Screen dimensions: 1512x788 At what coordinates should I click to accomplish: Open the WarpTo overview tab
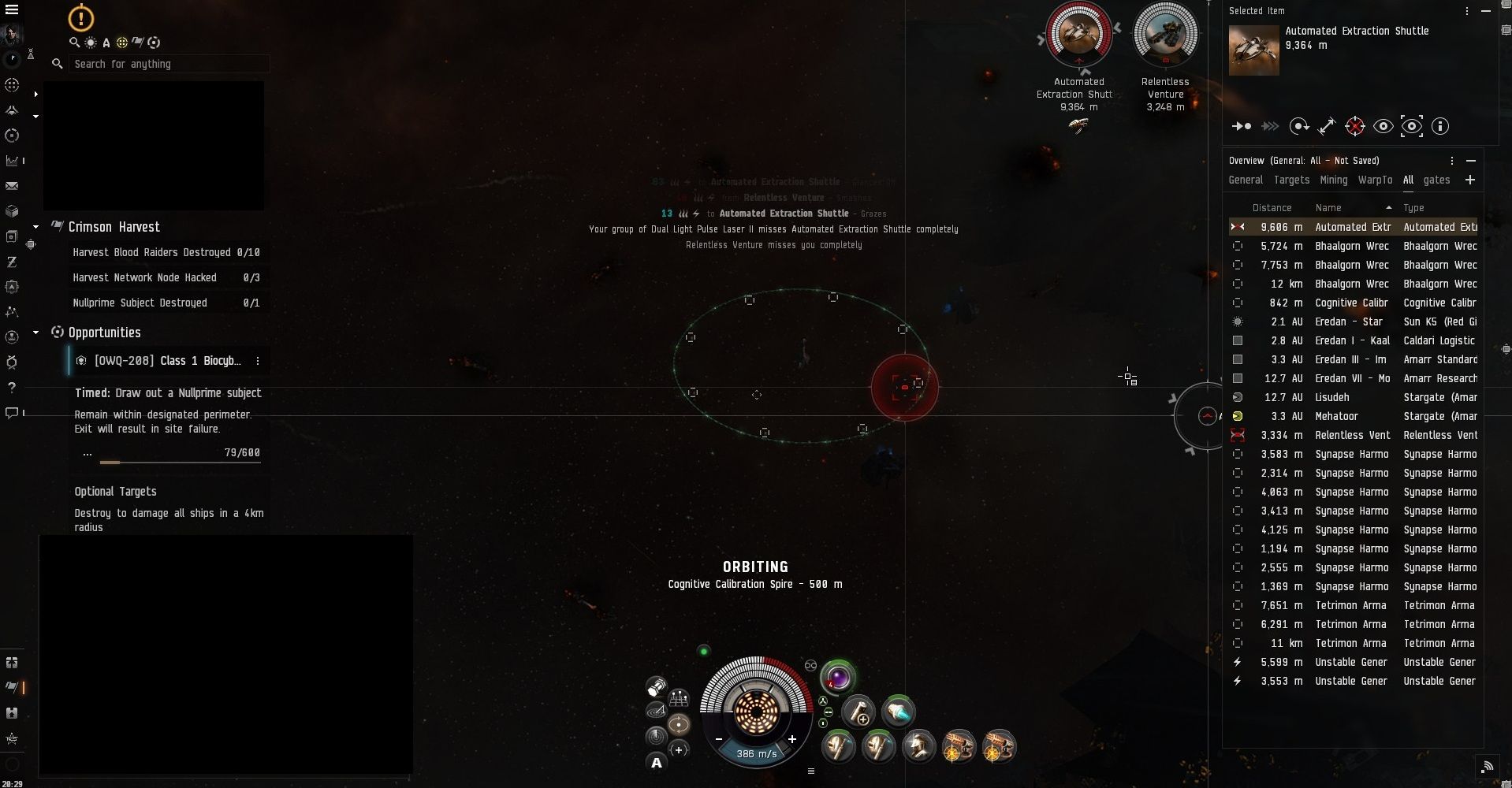[1375, 180]
